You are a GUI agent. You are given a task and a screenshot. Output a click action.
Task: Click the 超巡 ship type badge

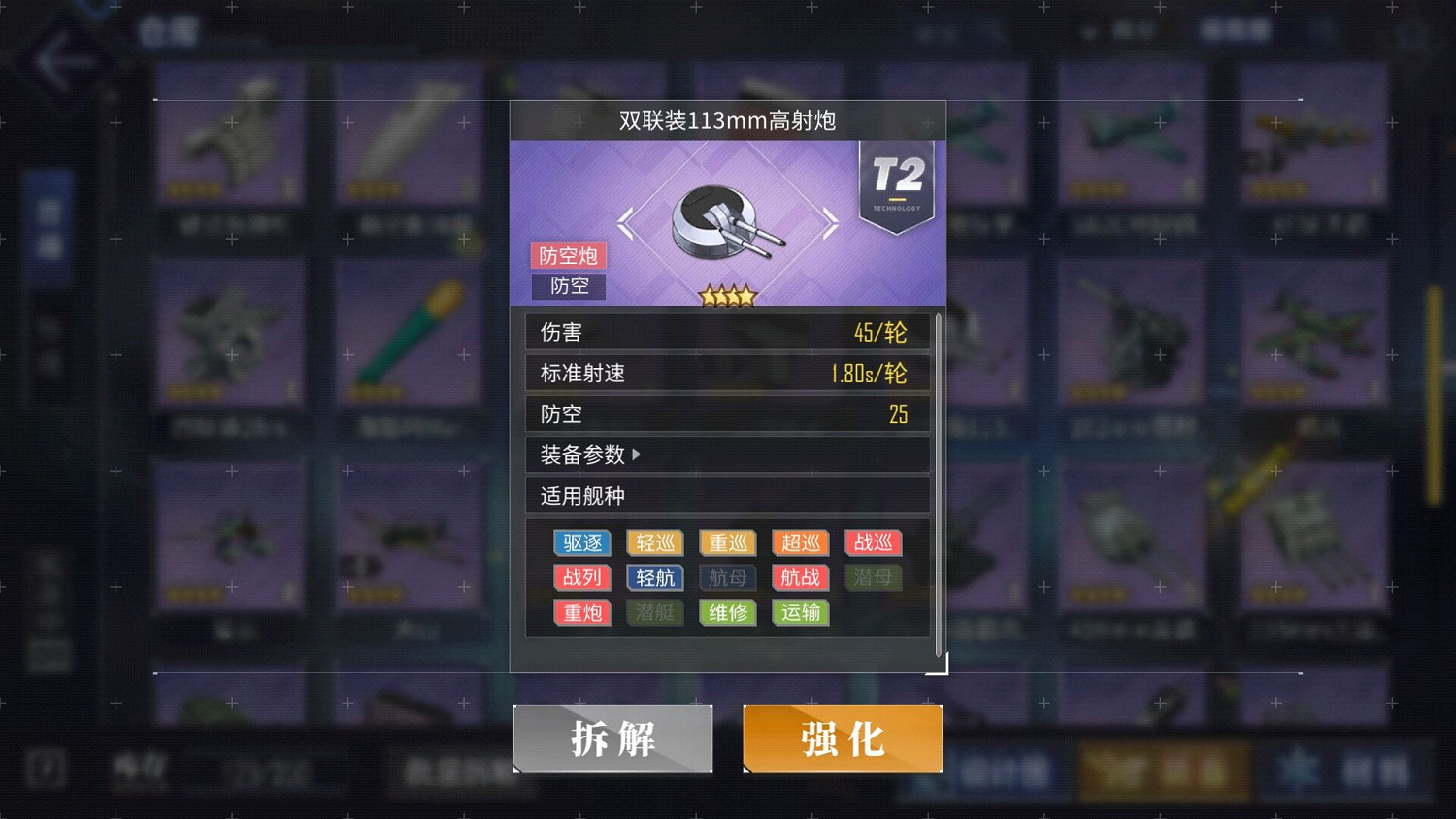click(799, 542)
